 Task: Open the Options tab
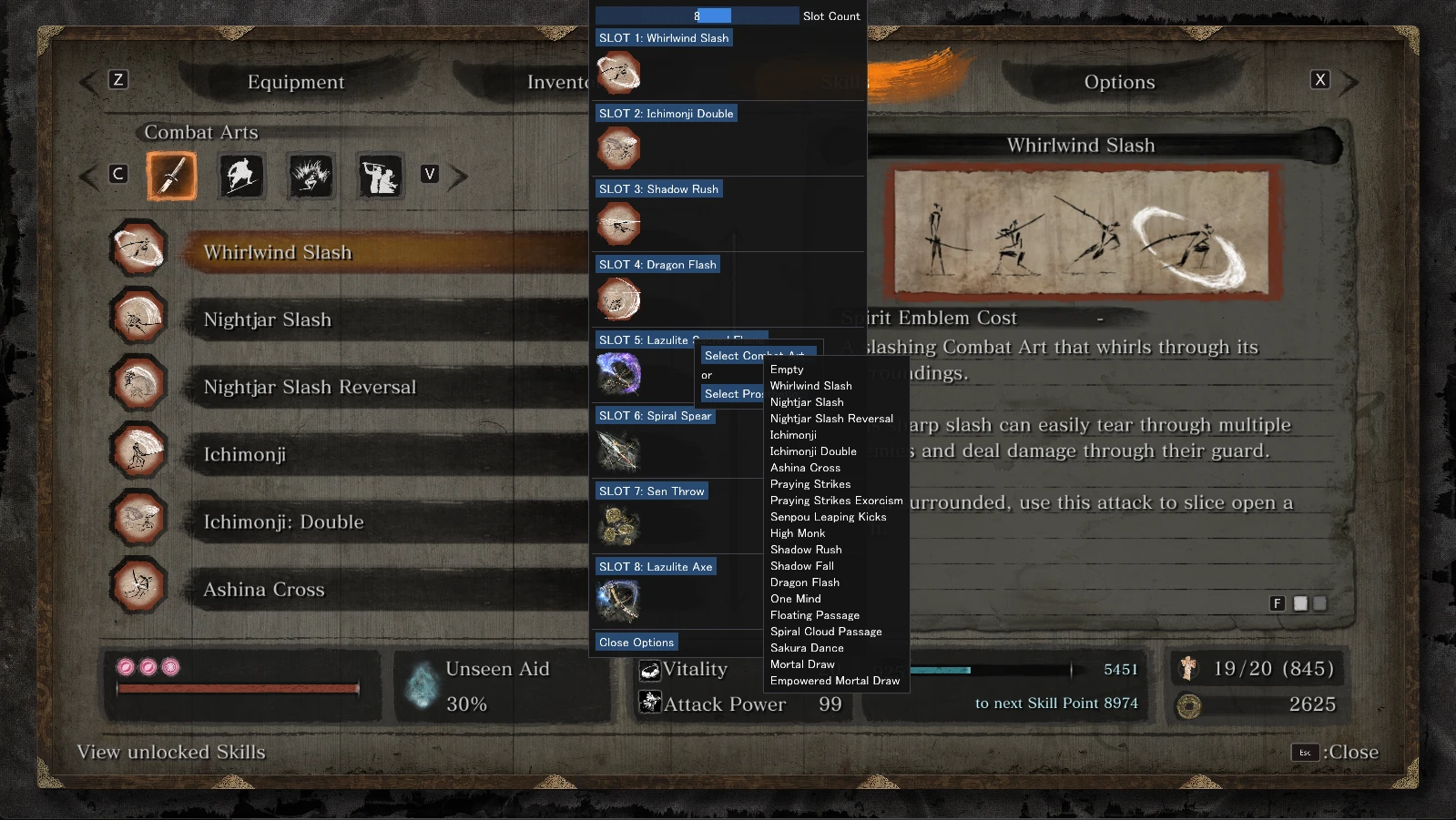tap(1119, 82)
